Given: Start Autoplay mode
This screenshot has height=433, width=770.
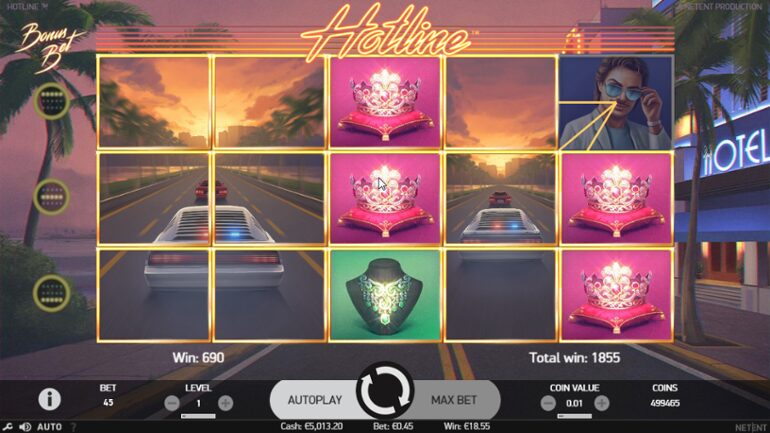Looking at the screenshot, I should (315, 400).
